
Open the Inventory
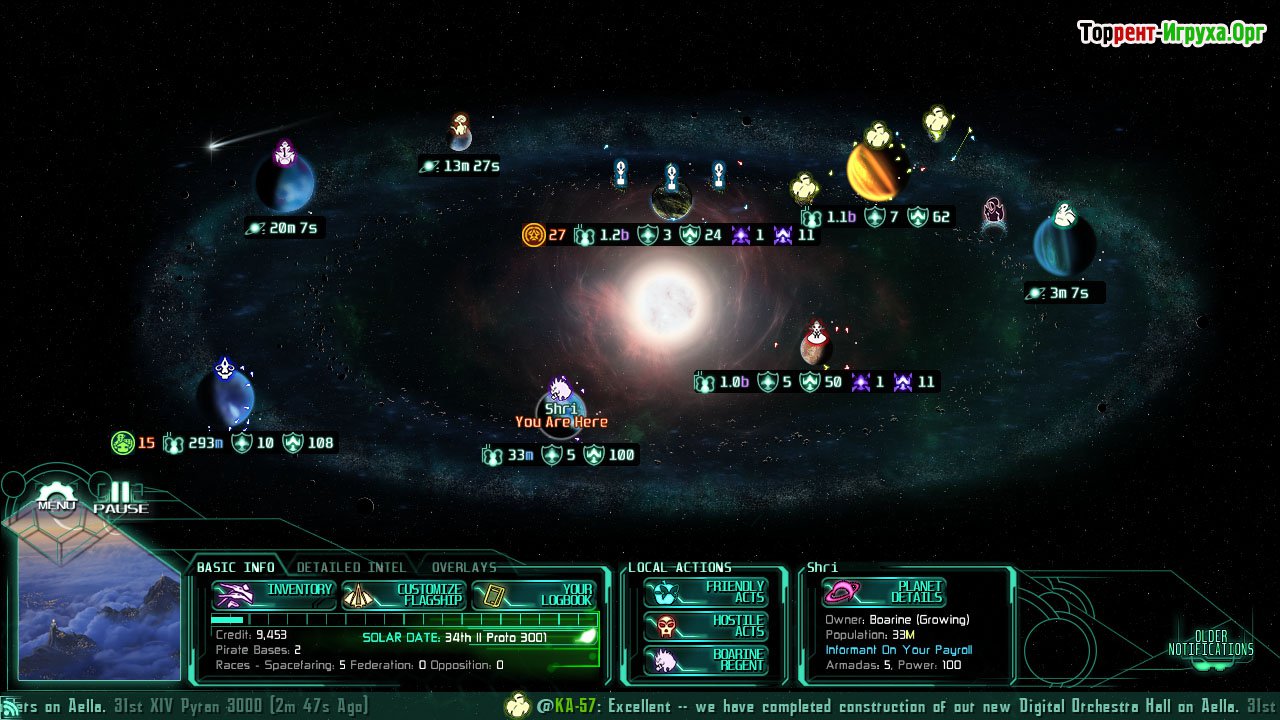[x=274, y=594]
